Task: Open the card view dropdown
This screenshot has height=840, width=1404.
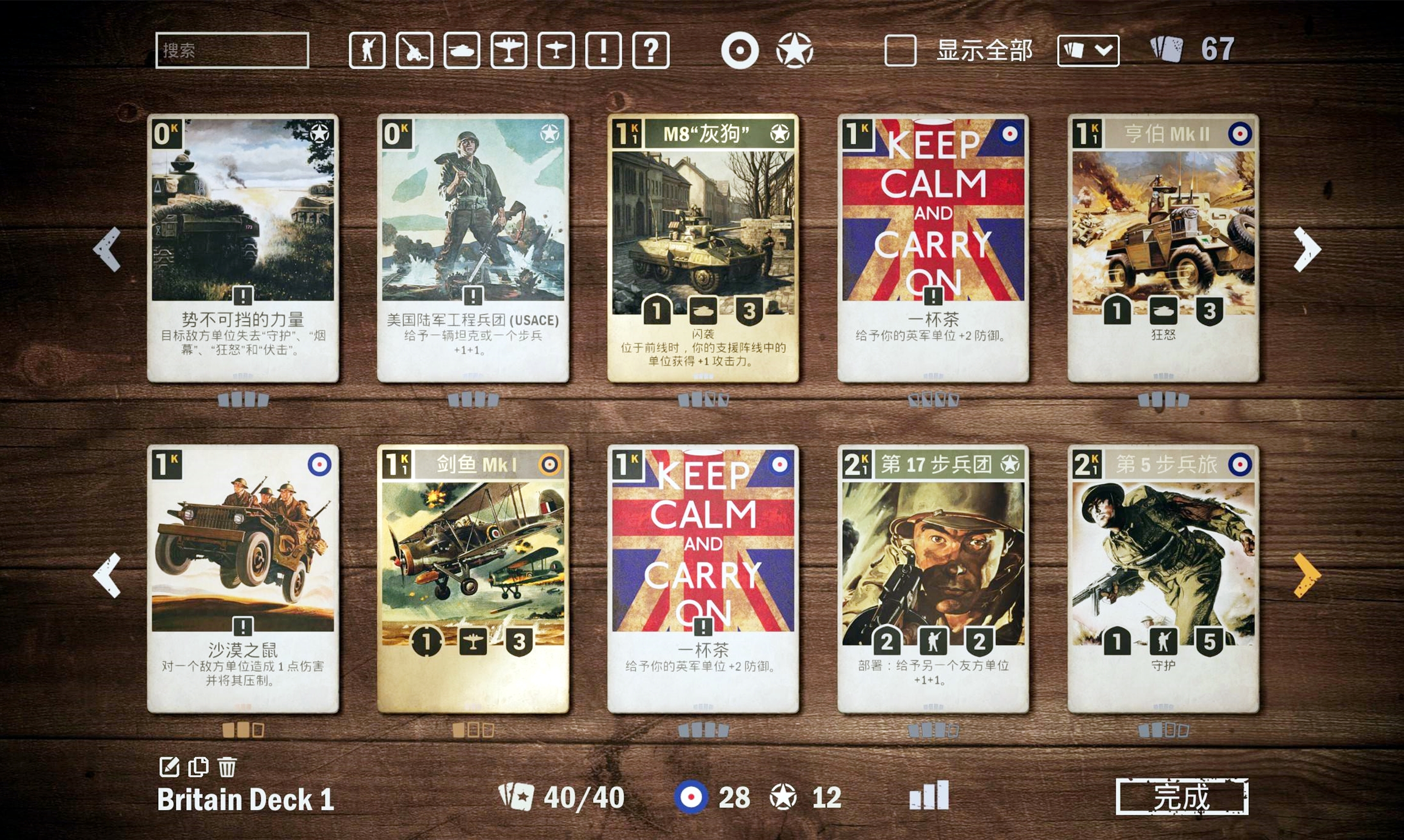Action: [1088, 50]
